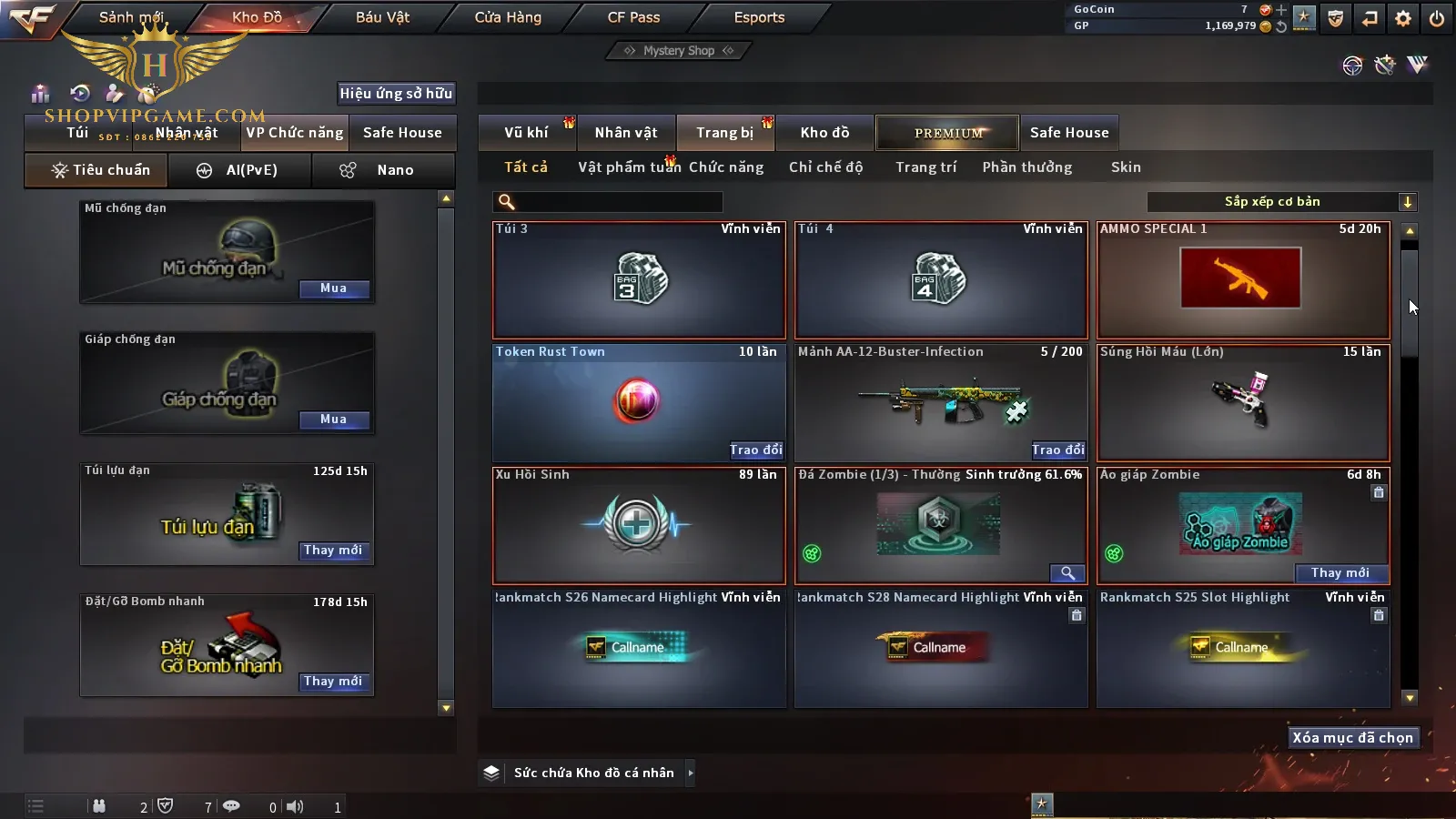Click the power exit icon
Viewport: 1456px width, 819px height.
pos(1437,18)
